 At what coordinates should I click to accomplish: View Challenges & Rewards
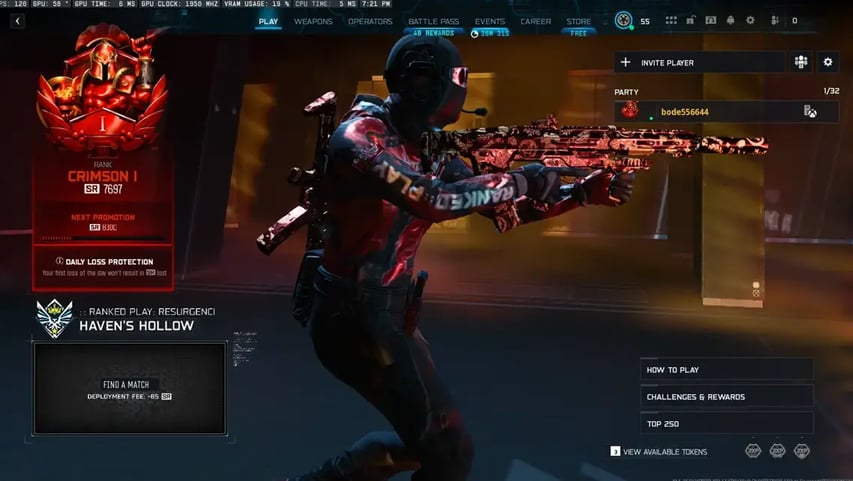pos(726,397)
